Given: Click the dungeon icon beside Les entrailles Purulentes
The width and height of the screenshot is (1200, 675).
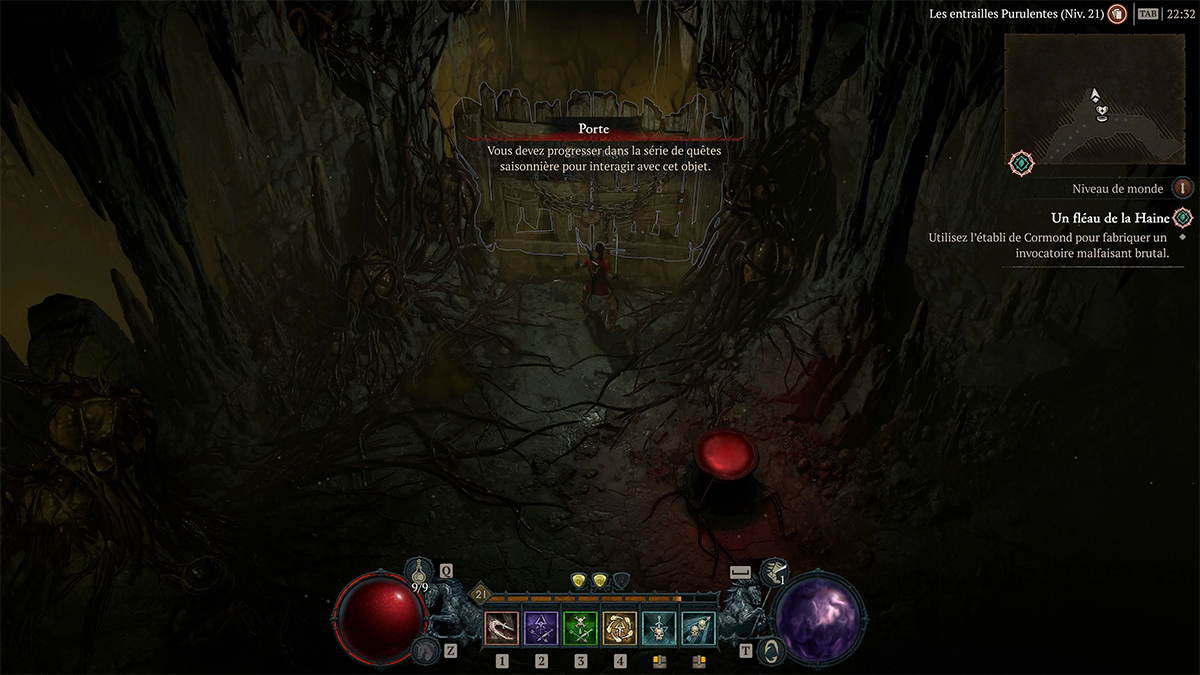Looking at the screenshot, I should 1118,14.
